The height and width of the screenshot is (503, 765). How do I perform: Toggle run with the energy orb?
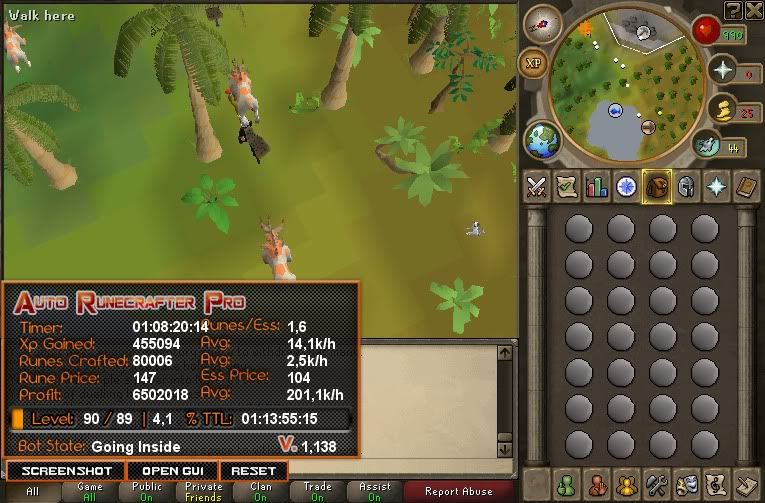(x=708, y=146)
